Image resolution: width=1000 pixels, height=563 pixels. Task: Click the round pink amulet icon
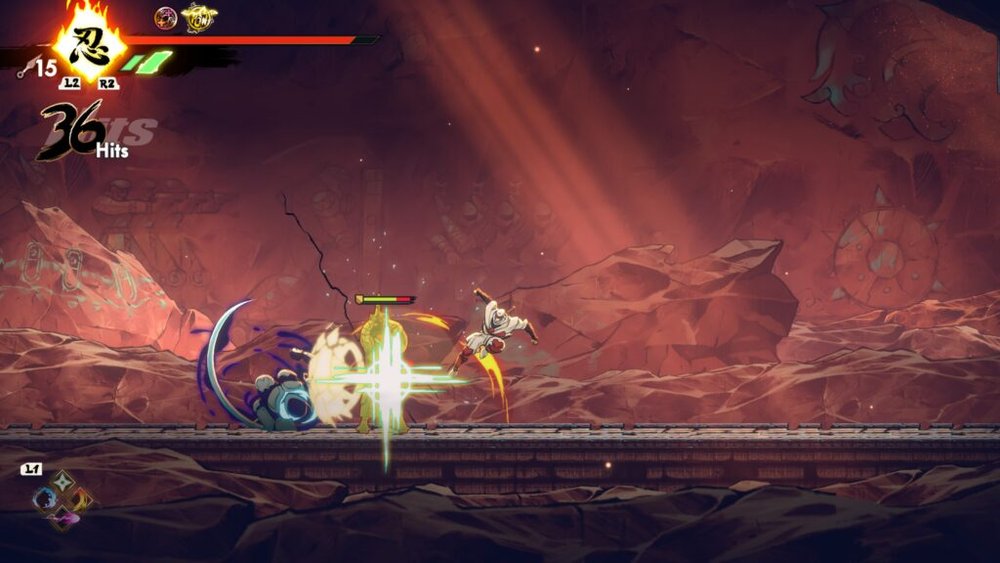(165, 17)
